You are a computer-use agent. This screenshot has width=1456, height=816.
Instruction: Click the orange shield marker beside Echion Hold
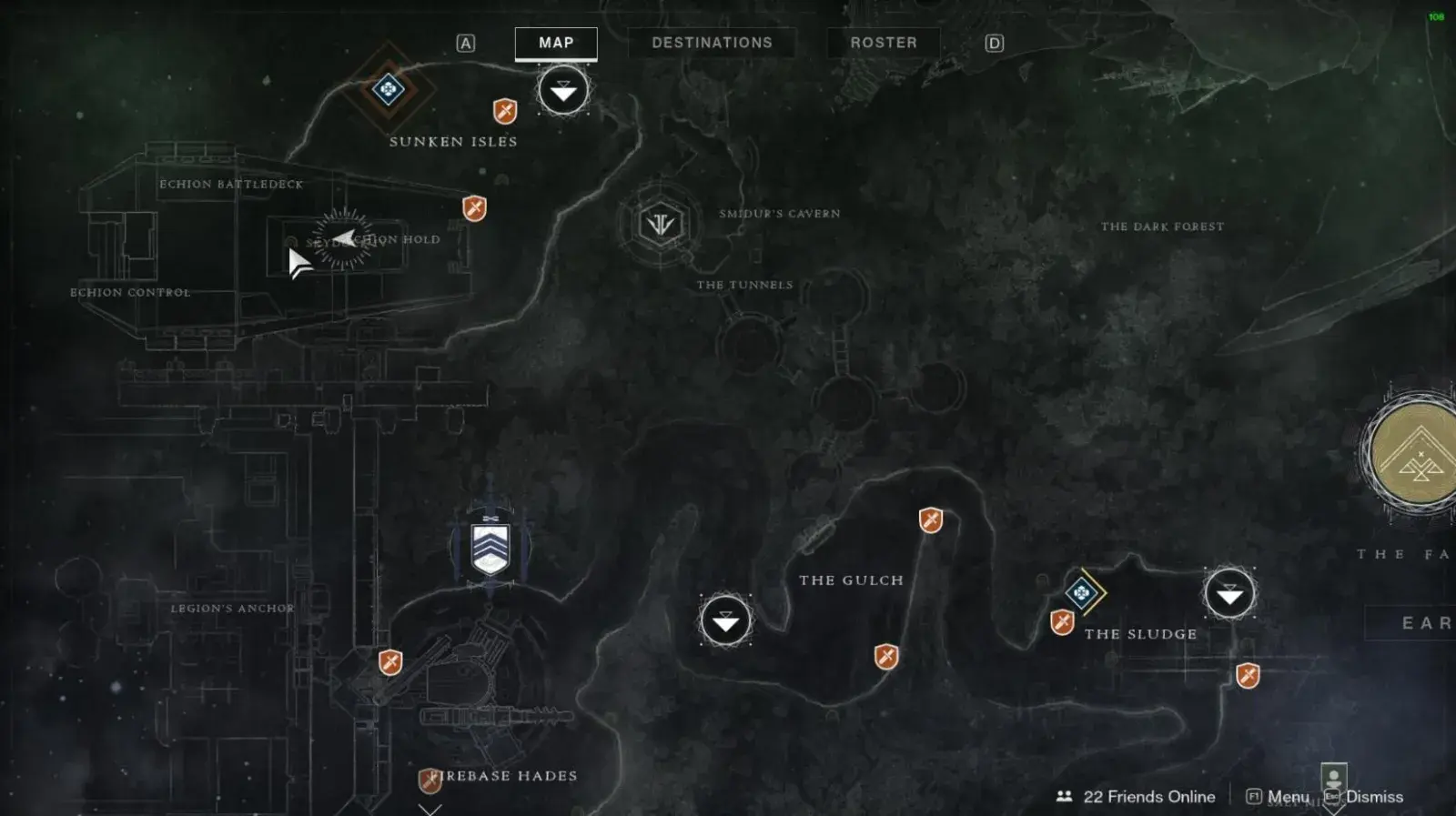pyautogui.click(x=474, y=208)
